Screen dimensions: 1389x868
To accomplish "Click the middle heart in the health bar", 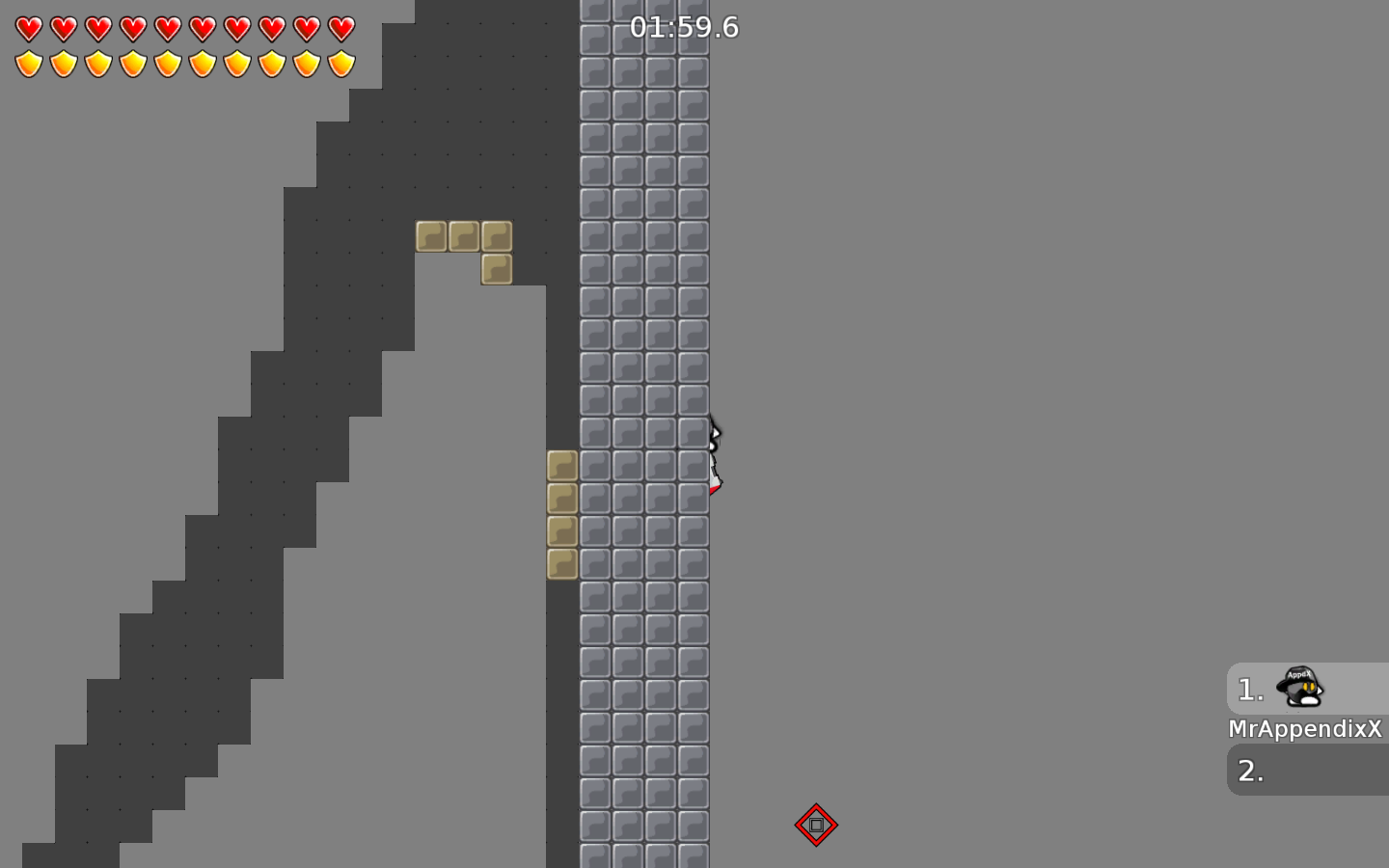I will [183, 28].
